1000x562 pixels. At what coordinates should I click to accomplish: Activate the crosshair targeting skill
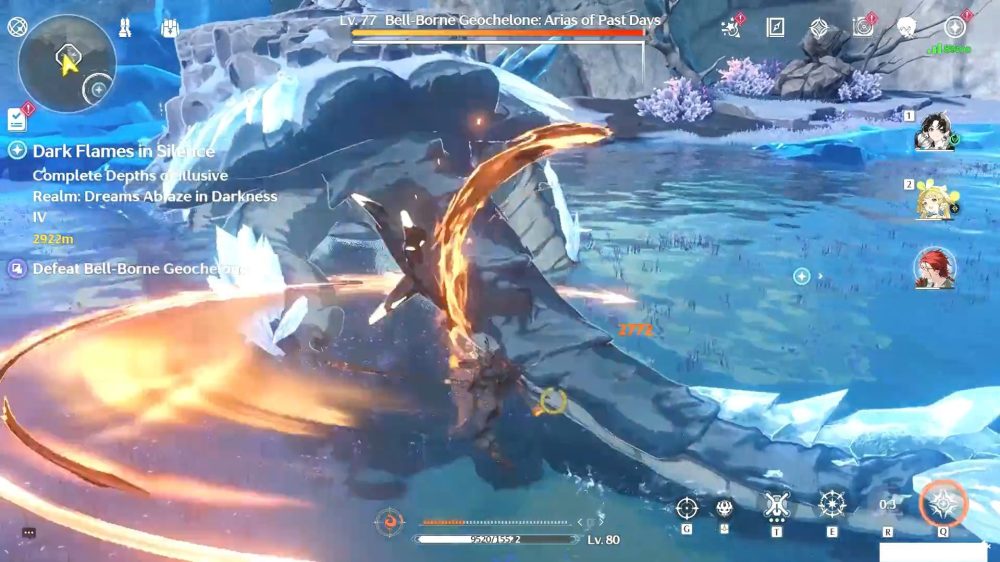[686, 506]
